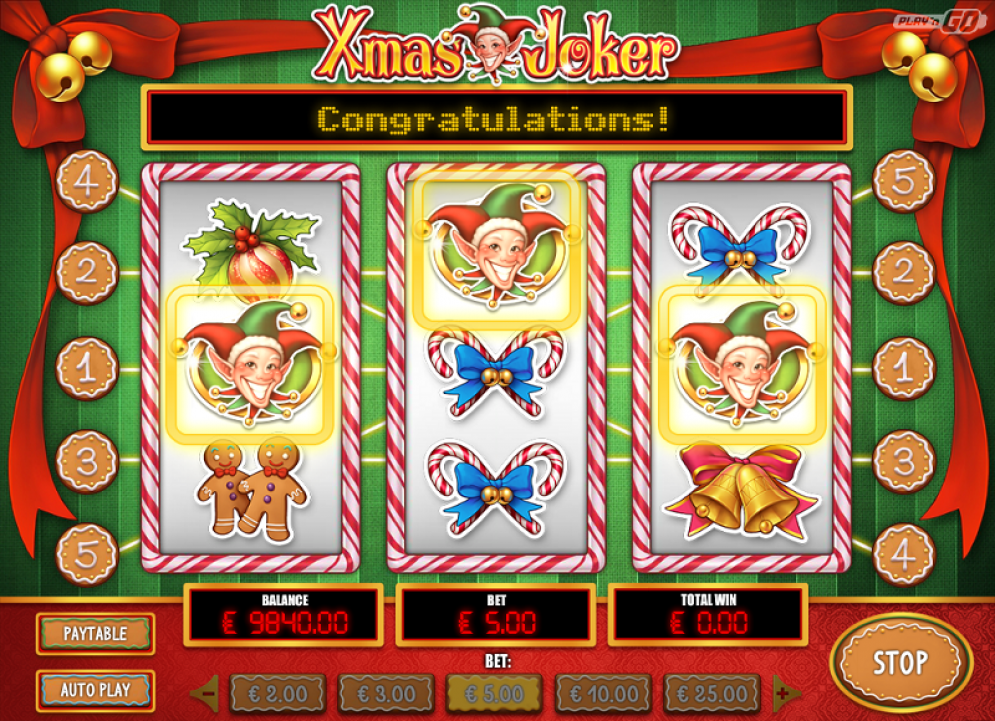Open the Paytable
The height and width of the screenshot is (721, 995).
coord(95,633)
